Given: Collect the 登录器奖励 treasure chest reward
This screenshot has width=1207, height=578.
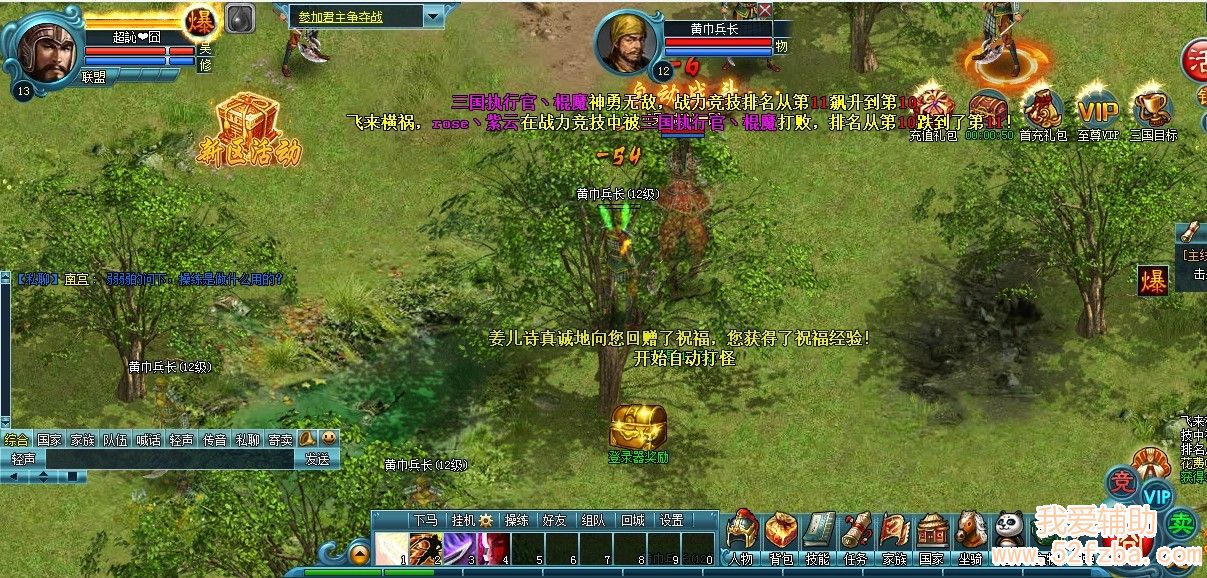Looking at the screenshot, I should 638,427.
